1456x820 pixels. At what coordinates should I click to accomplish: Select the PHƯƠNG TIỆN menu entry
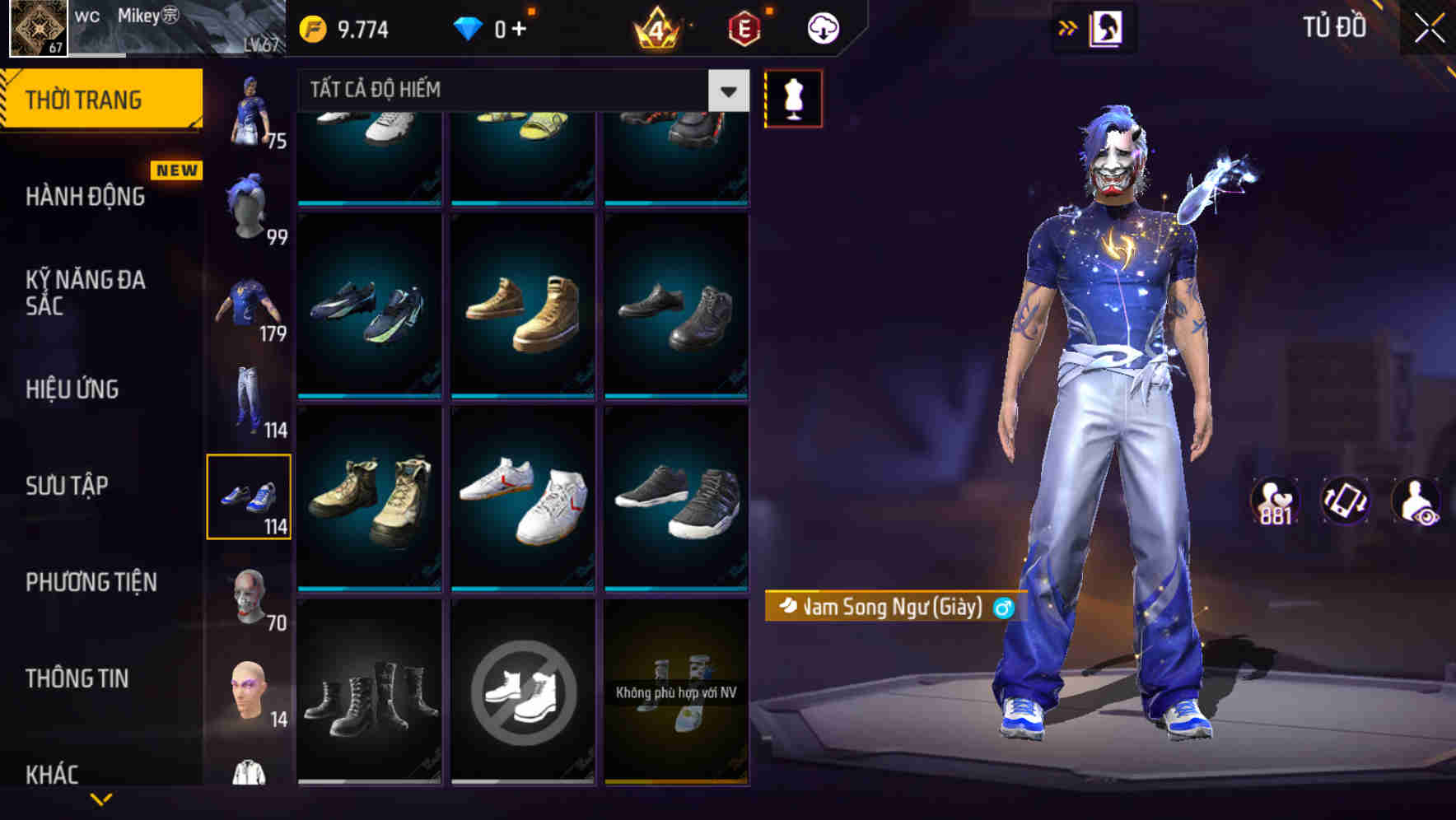point(91,582)
